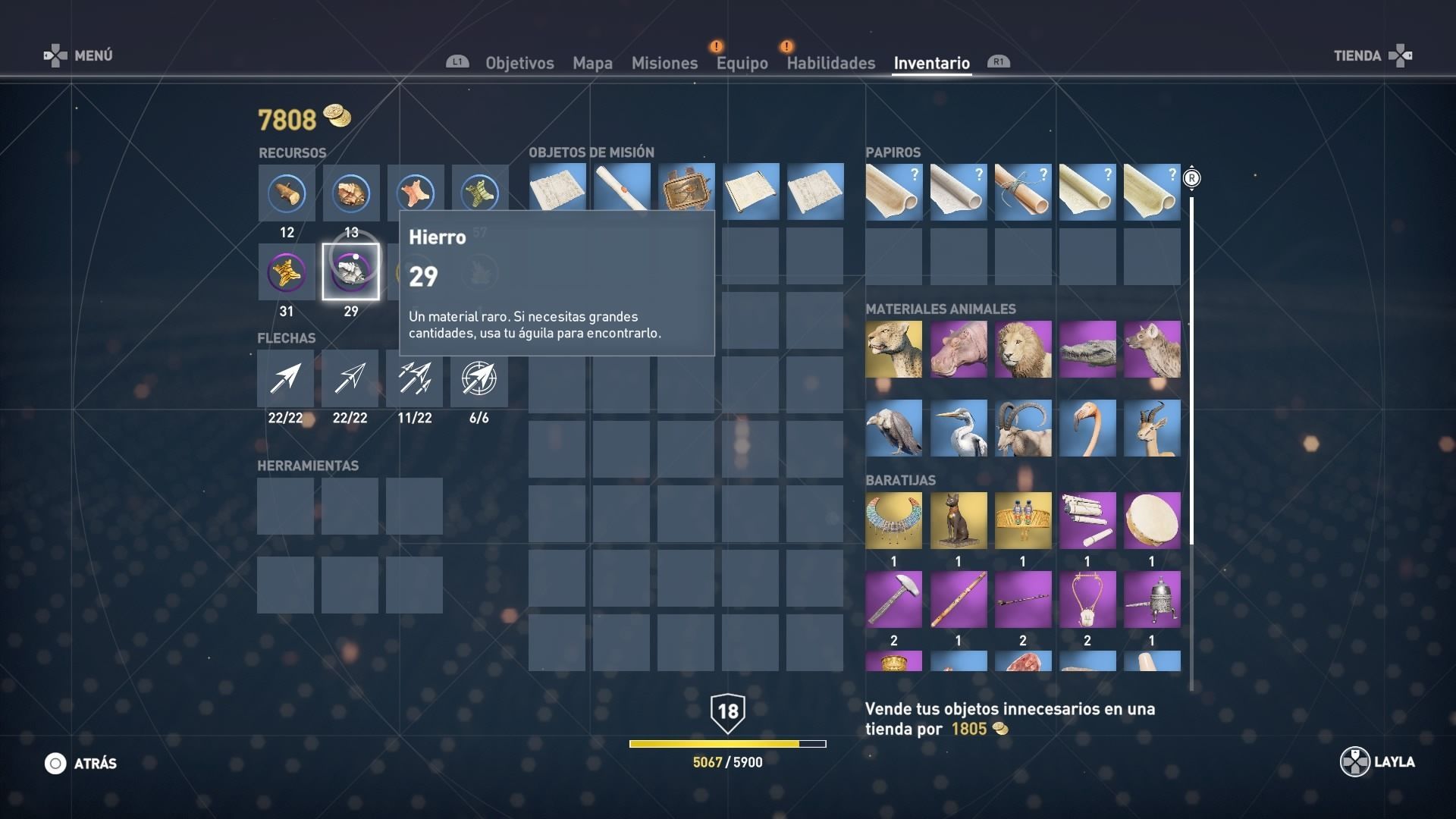Open the Menú option
The image size is (1456, 819).
coord(79,55)
